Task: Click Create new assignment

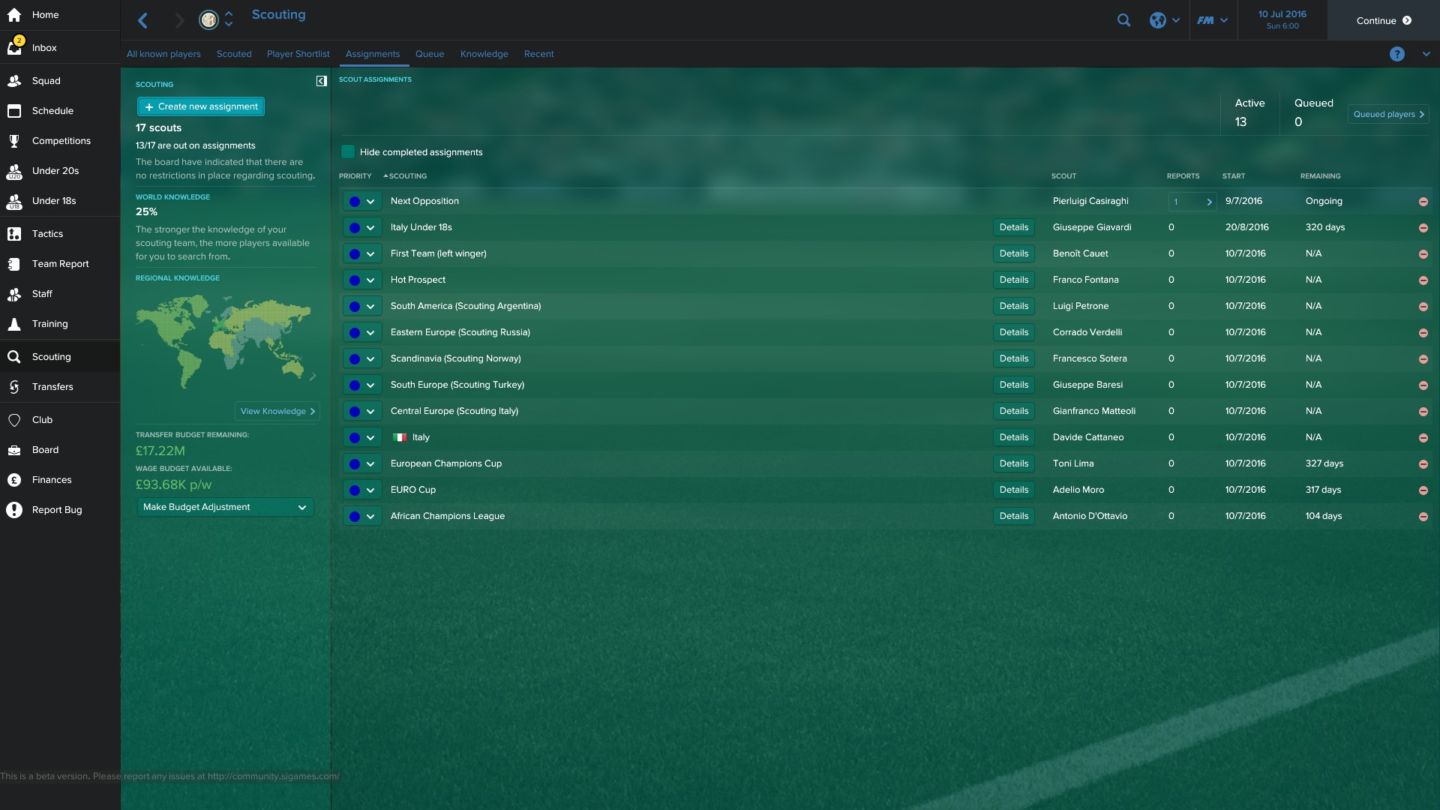Action: (200, 105)
